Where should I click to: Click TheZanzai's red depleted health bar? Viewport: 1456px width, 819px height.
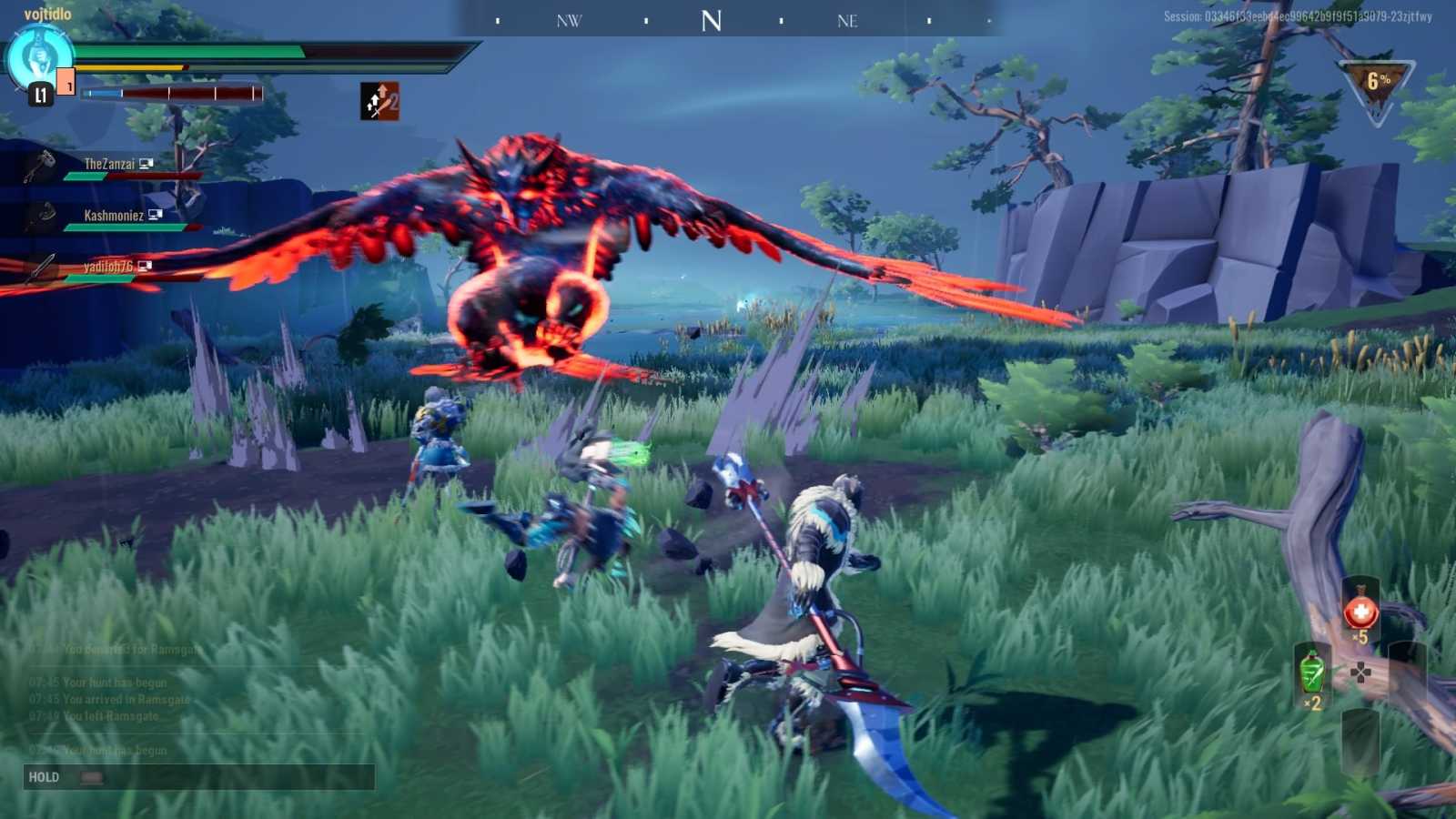pyautogui.click(x=155, y=176)
